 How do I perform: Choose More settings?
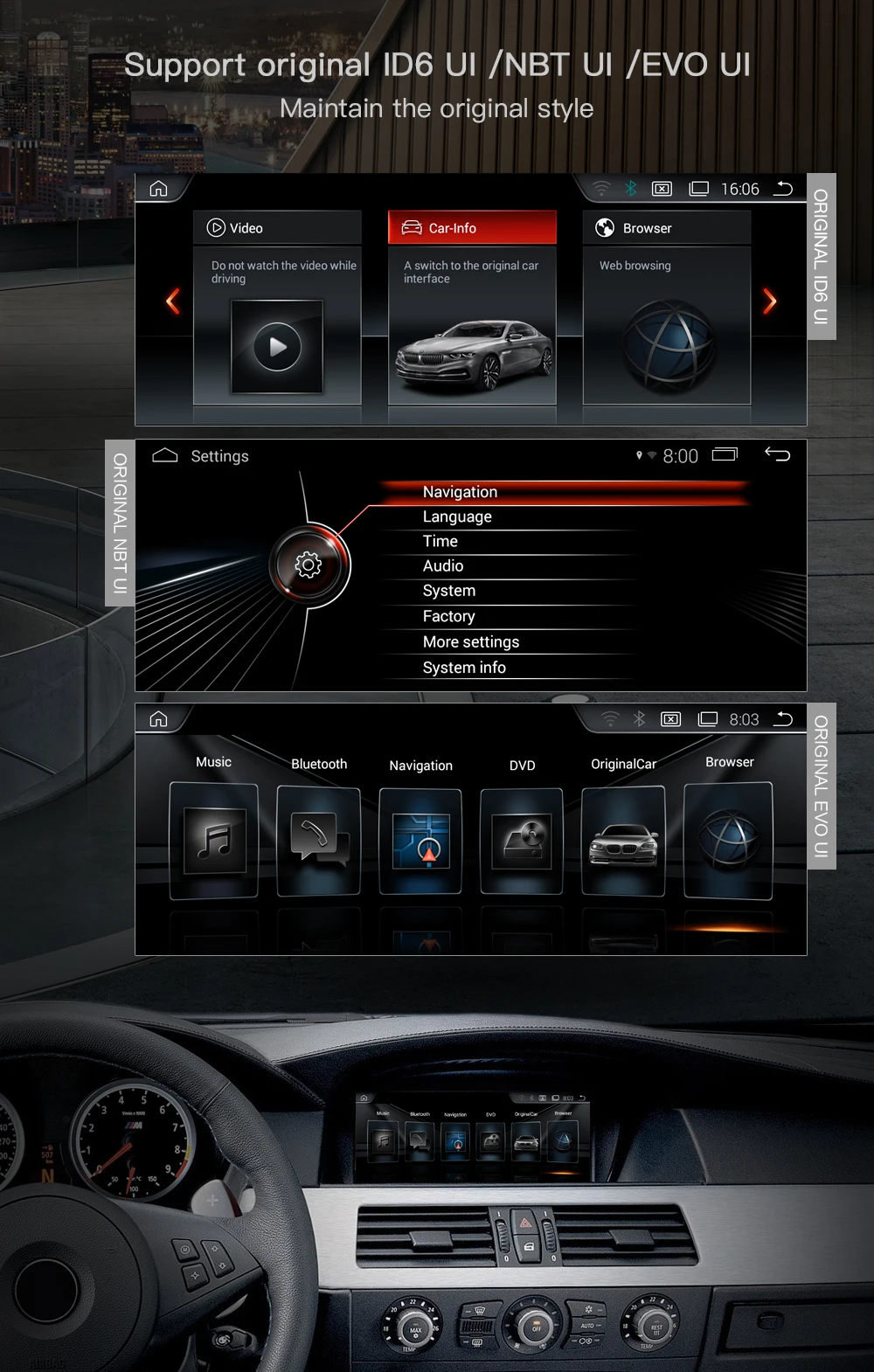click(x=471, y=641)
